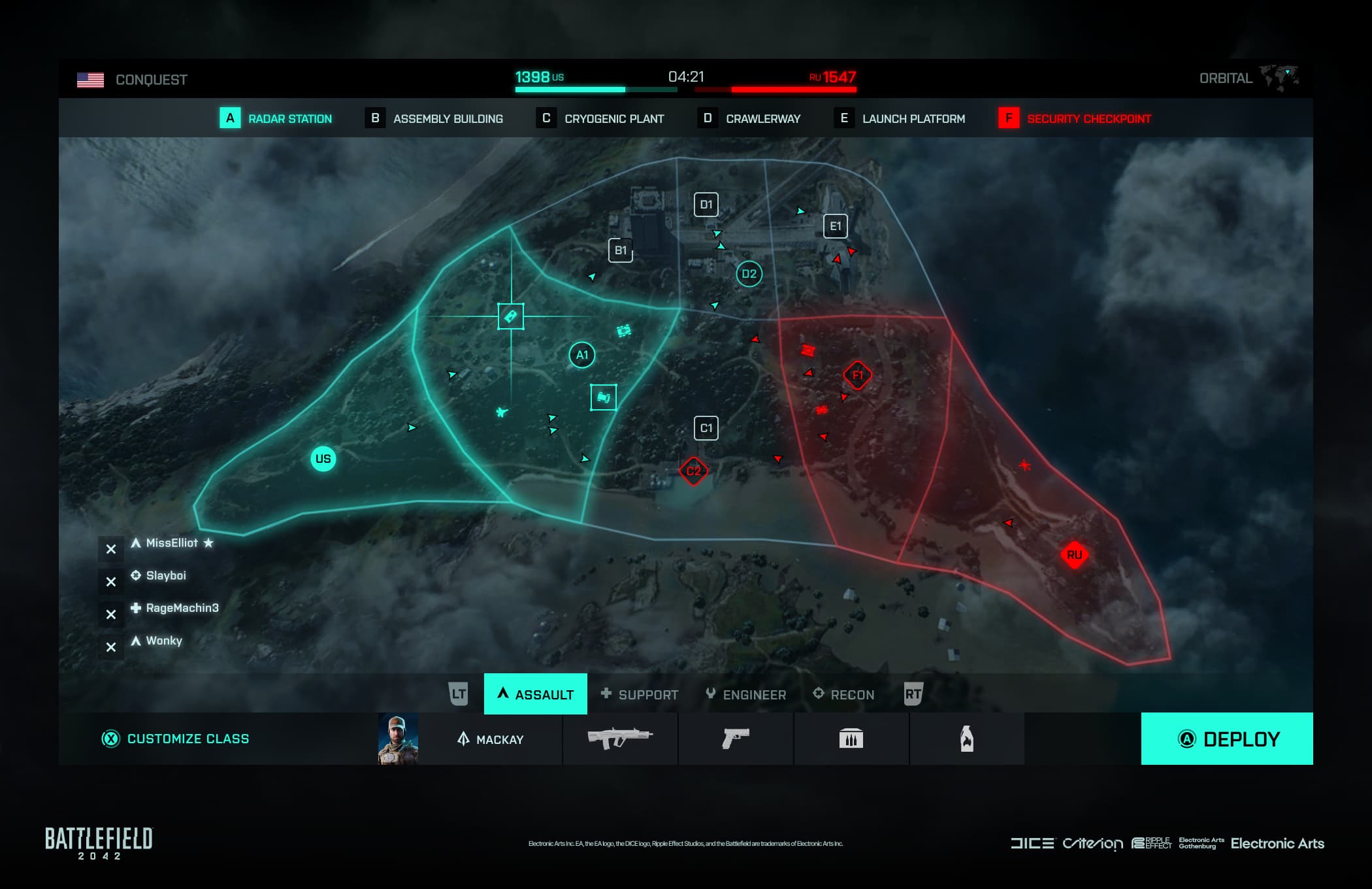1372x889 pixels.
Task: Deploy into the match
Action: pos(1226,739)
